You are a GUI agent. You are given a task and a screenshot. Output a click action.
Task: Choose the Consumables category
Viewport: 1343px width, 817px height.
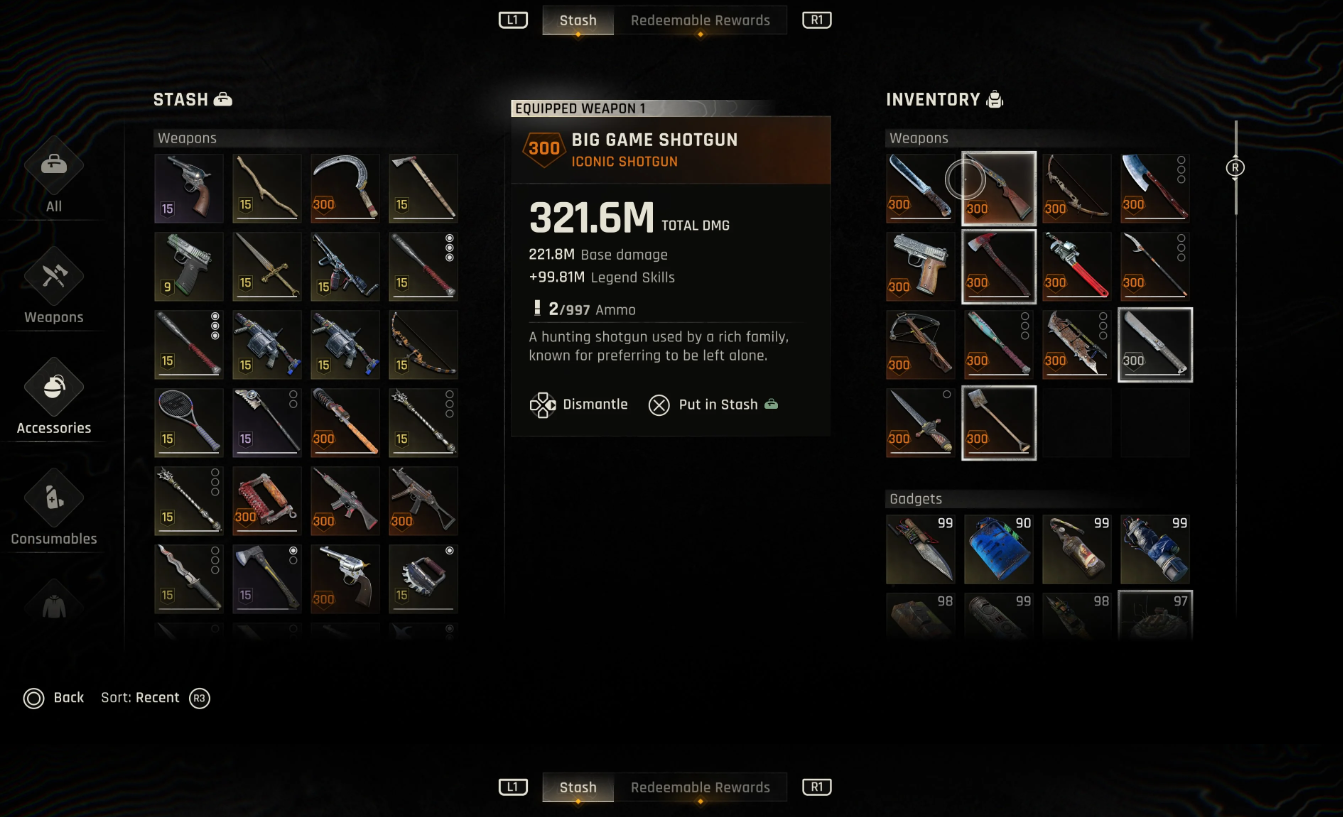[54, 507]
